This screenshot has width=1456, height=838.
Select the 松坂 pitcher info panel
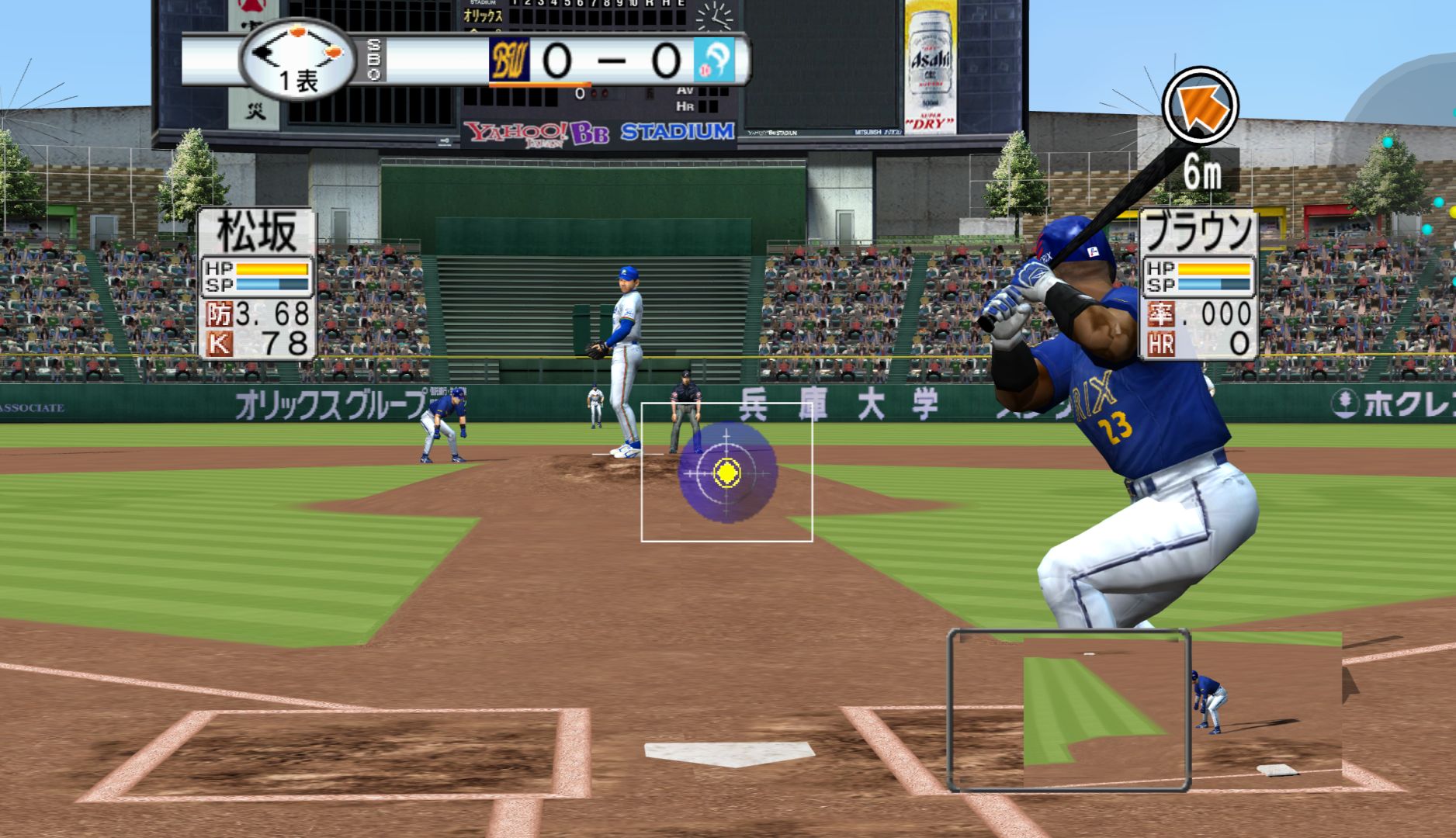pos(258,284)
